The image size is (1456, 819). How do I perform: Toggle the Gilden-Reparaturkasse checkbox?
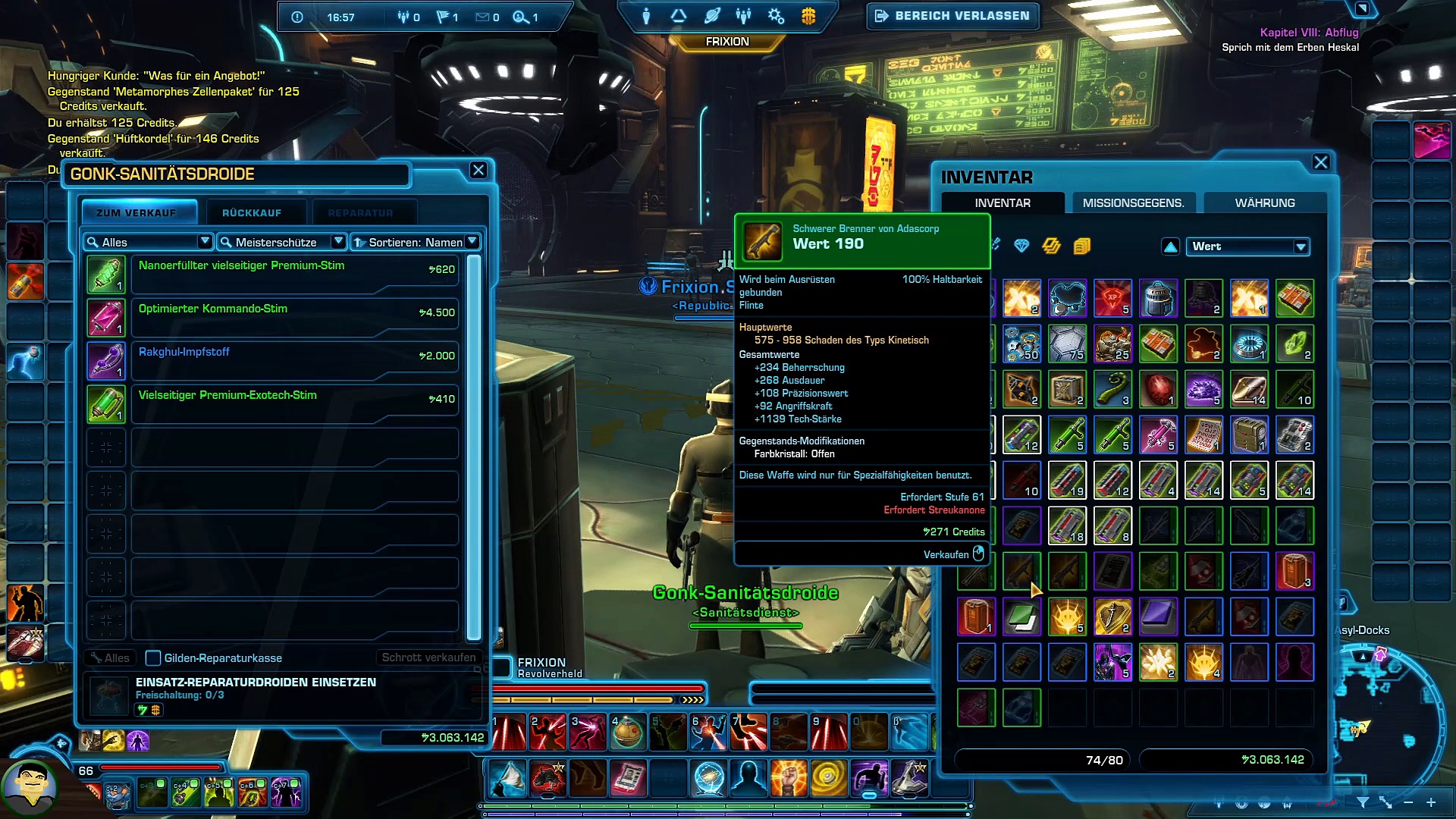pyautogui.click(x=153, y=658)
